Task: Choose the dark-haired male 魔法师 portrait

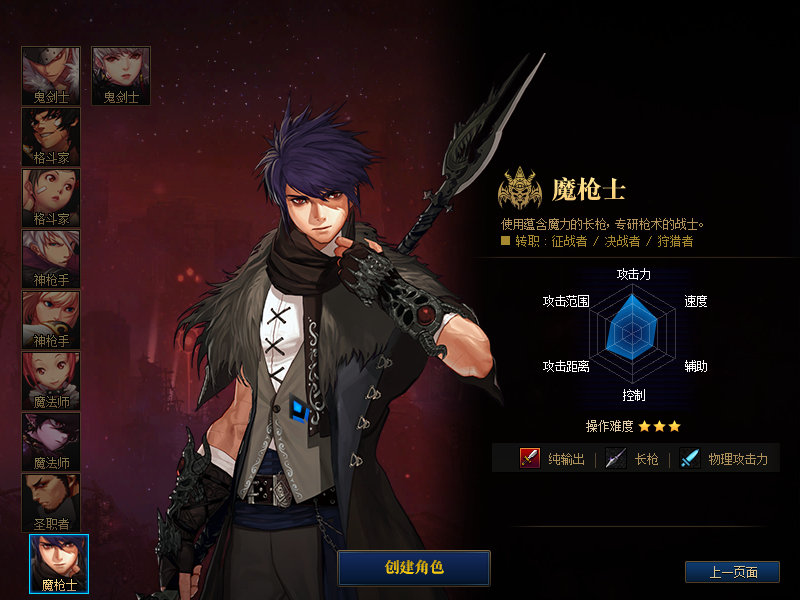Action: click(x=51, y=441)
